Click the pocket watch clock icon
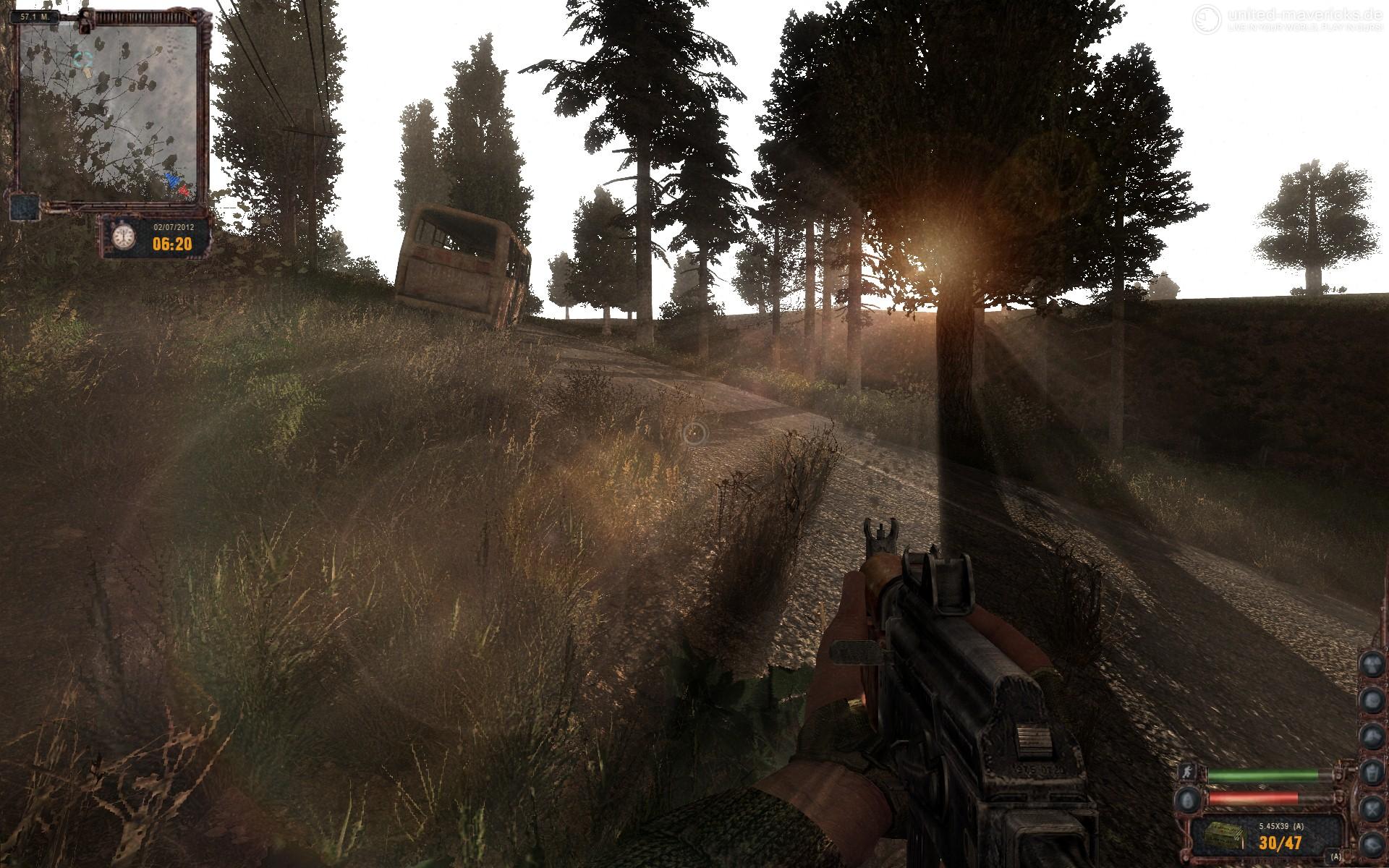1389x868 pixels. pyautogui.click(x=124, y=237)
